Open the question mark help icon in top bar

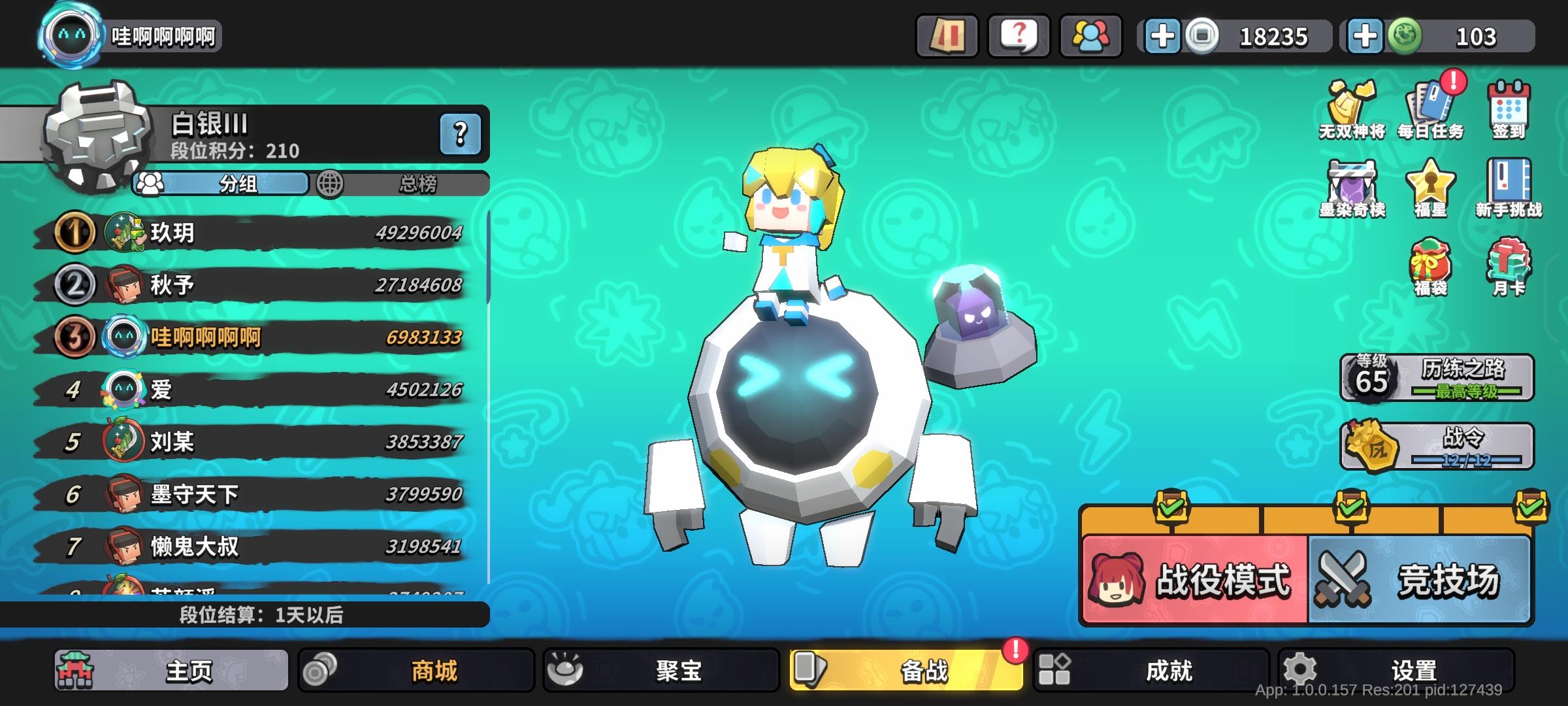(1017, 37)
